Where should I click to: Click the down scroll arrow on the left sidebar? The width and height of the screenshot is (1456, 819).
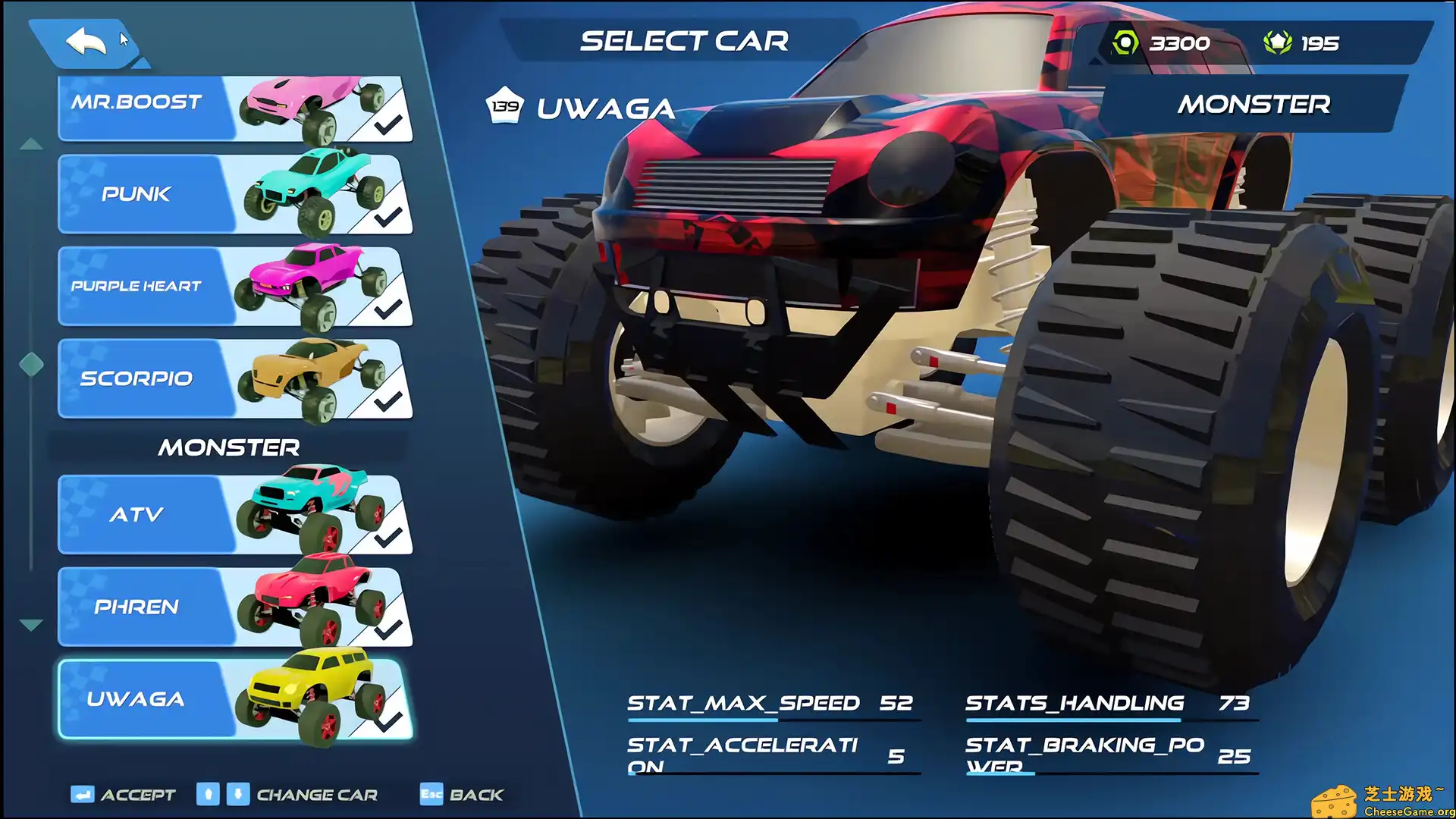pos(30,623)
